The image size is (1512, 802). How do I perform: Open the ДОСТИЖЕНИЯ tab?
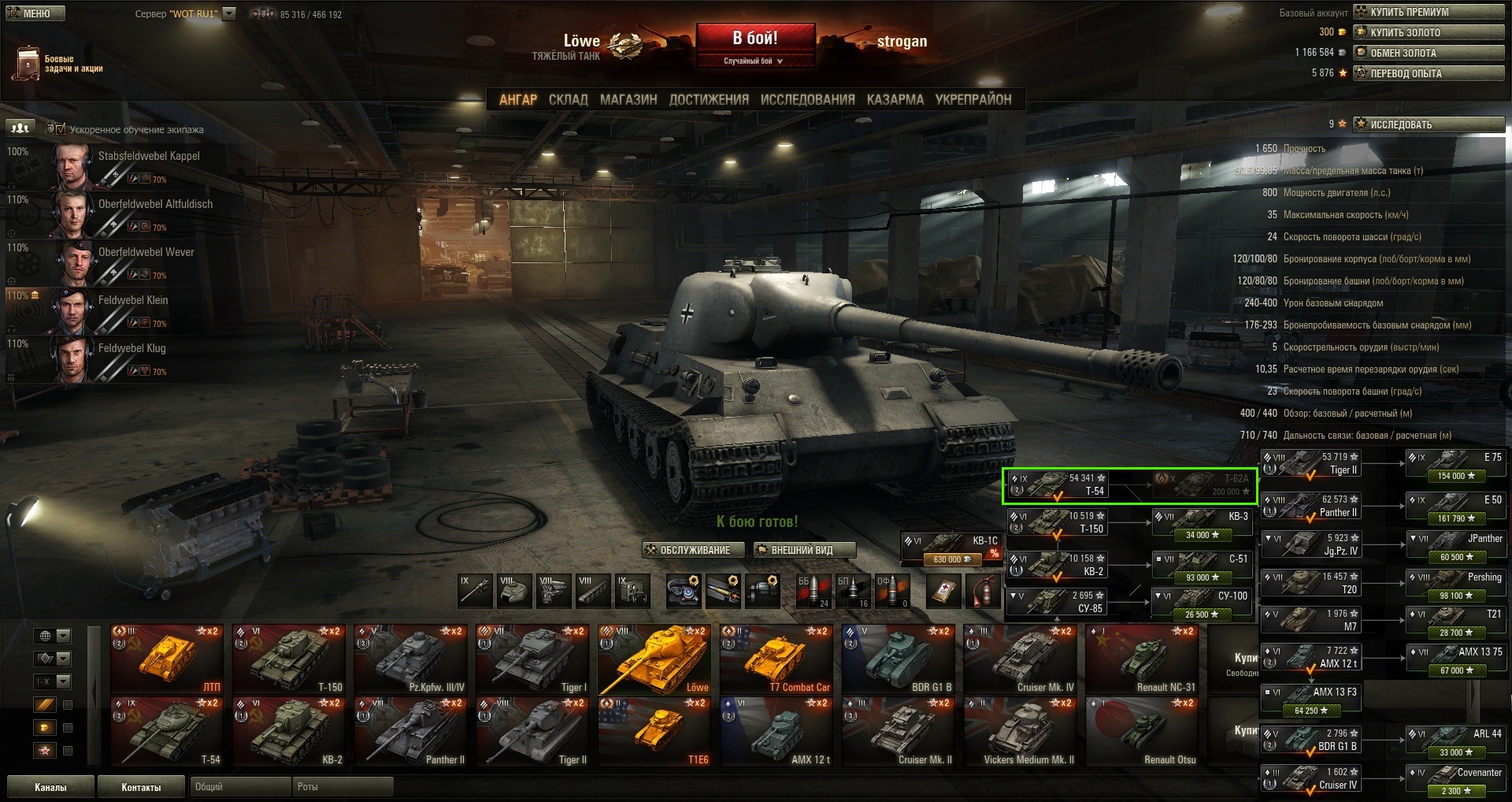pyautogui.click(x=709, y=100)
